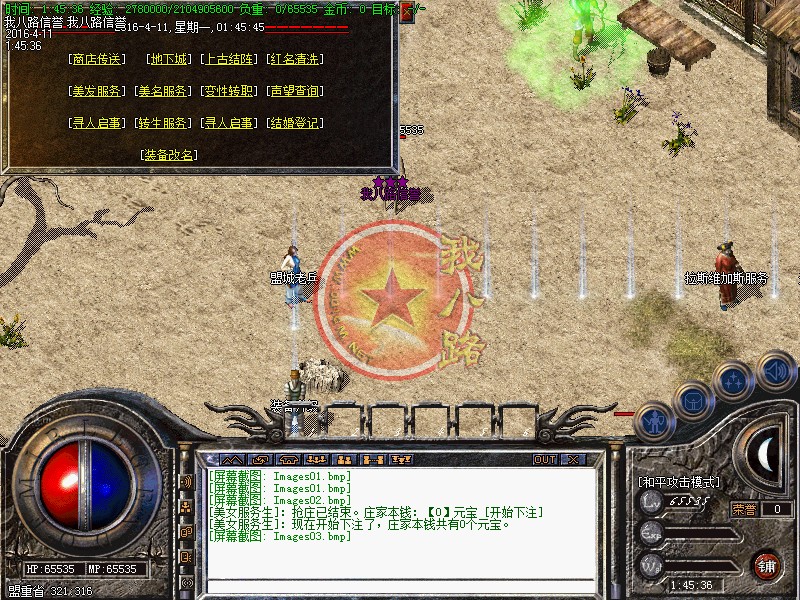The height and width of the screenshot is (600, 800).
Task: Open the character equipment round button
Action: (x=654, y=421)
